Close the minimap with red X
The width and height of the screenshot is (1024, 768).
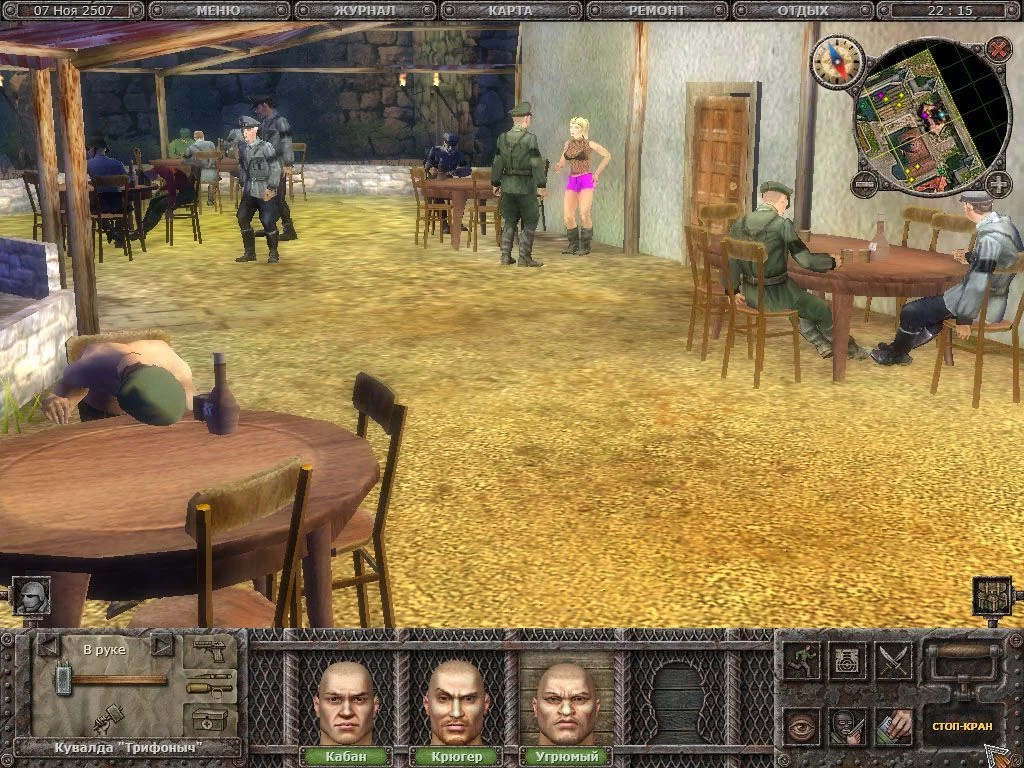[x=998, y=49]
